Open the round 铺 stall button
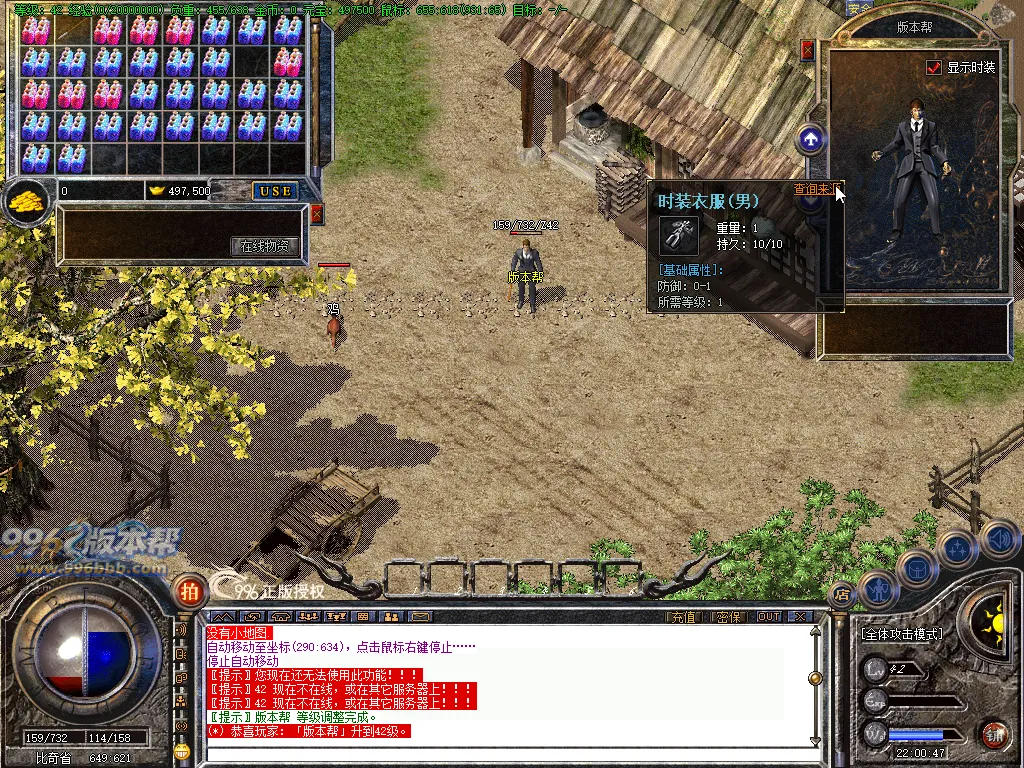Image resolution: width=1024 pixels, height=768 pixels. (x=993, y=736)
